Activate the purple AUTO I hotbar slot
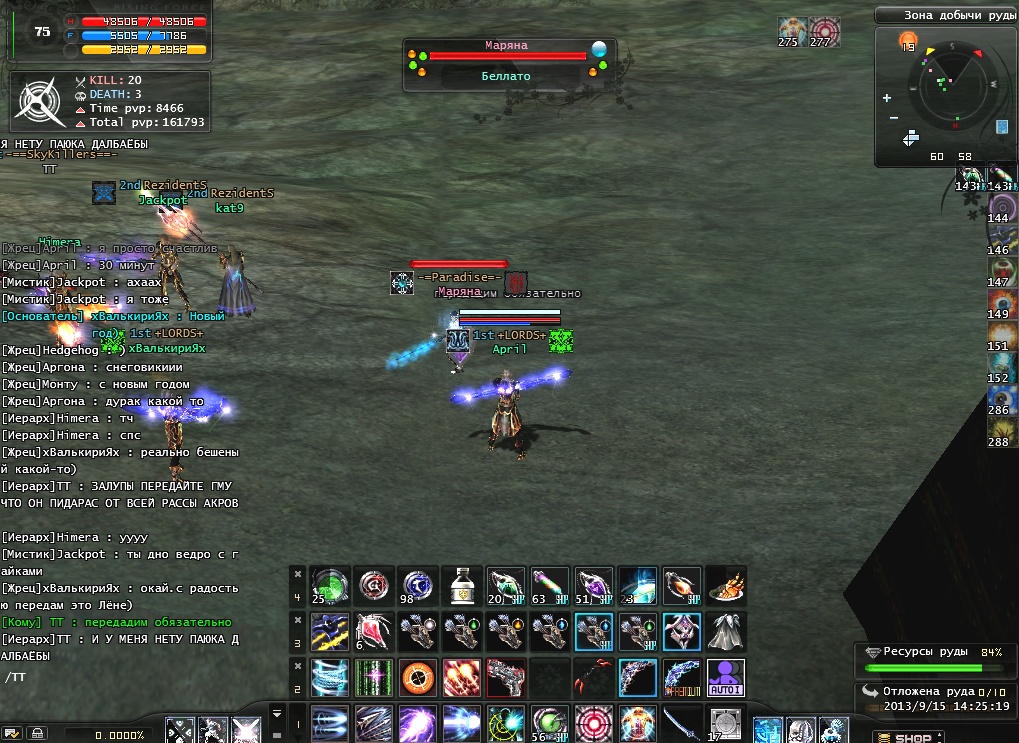 point(725,677)
